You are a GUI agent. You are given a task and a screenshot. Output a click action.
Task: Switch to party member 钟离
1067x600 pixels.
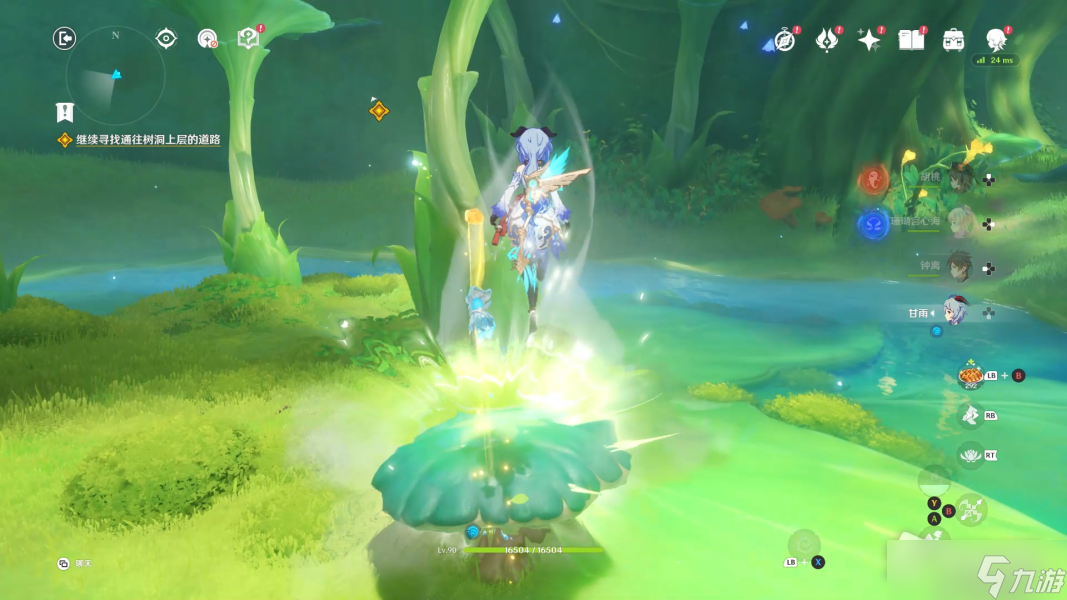(x=960, y=267)
